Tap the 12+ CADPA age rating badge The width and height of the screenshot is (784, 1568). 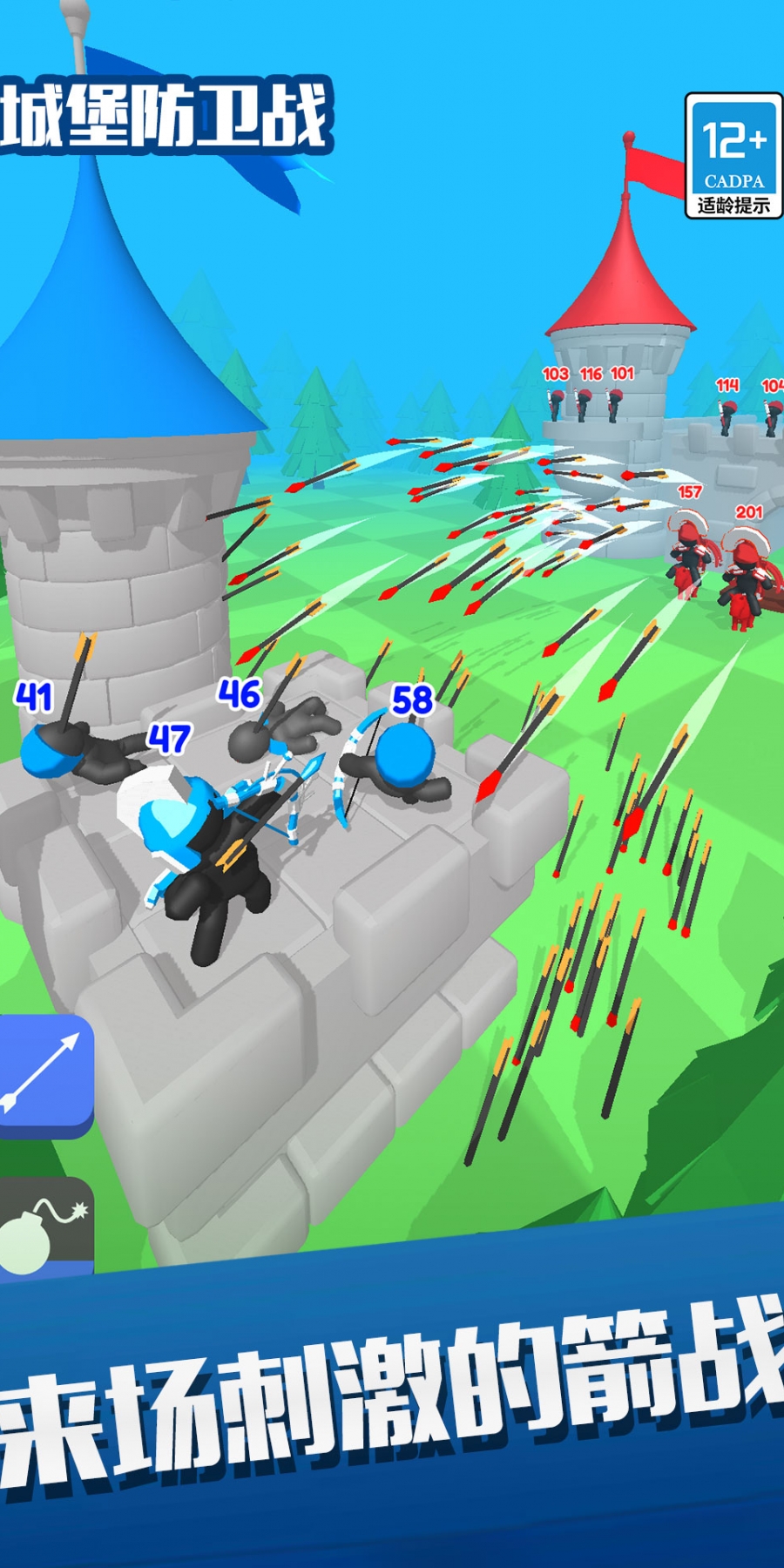[x=733, y=156]
